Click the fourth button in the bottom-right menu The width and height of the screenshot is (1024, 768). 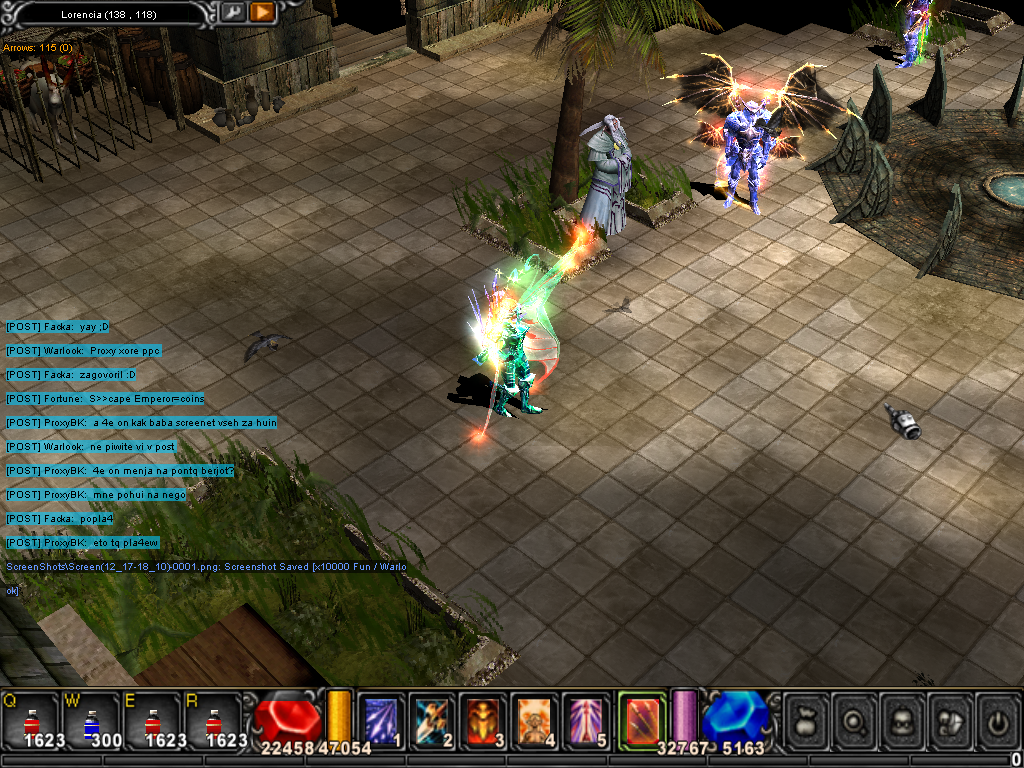(949, 720)
